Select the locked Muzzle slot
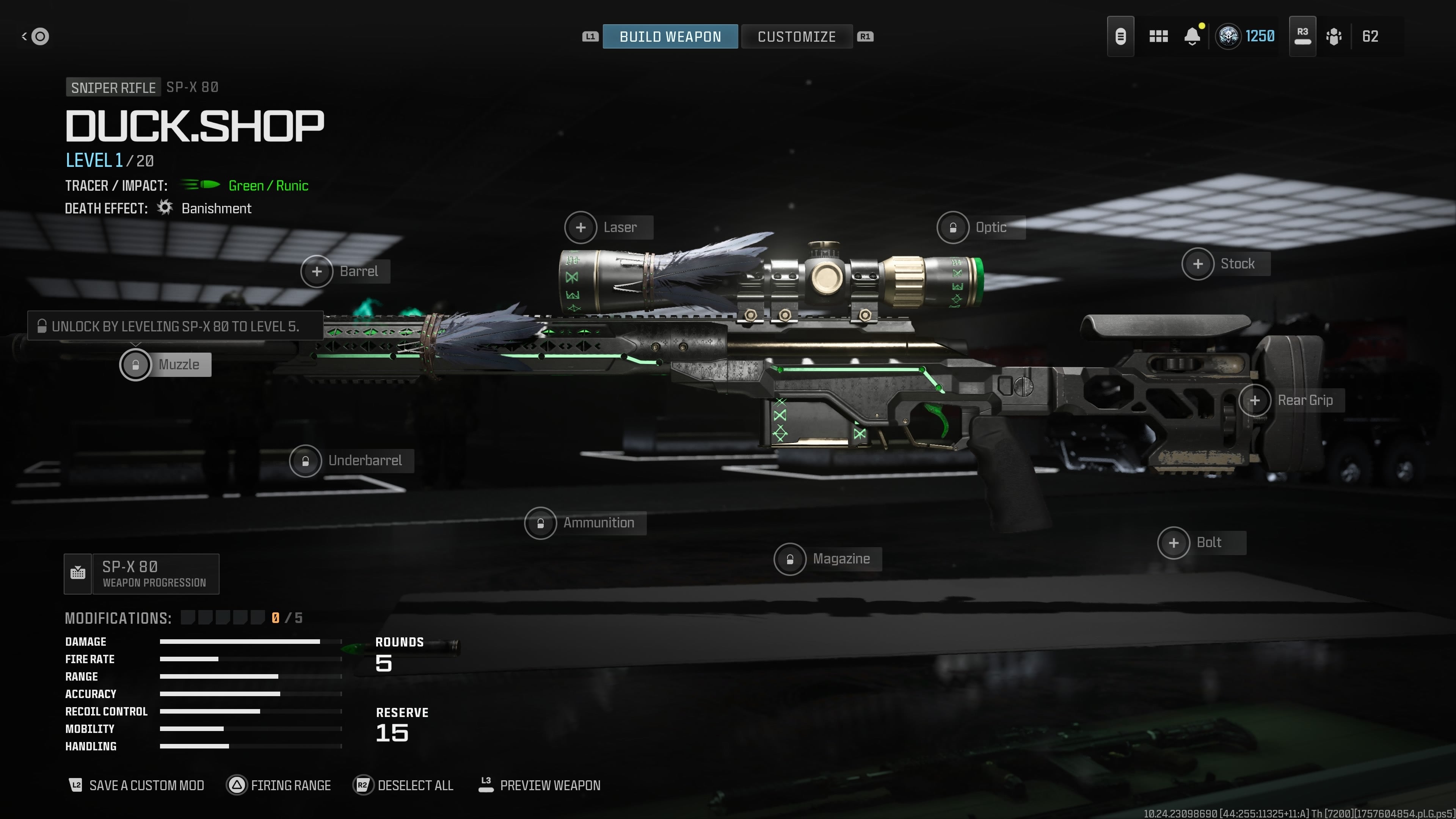This screenshot has height=819, width=1456. pos(136,364)
